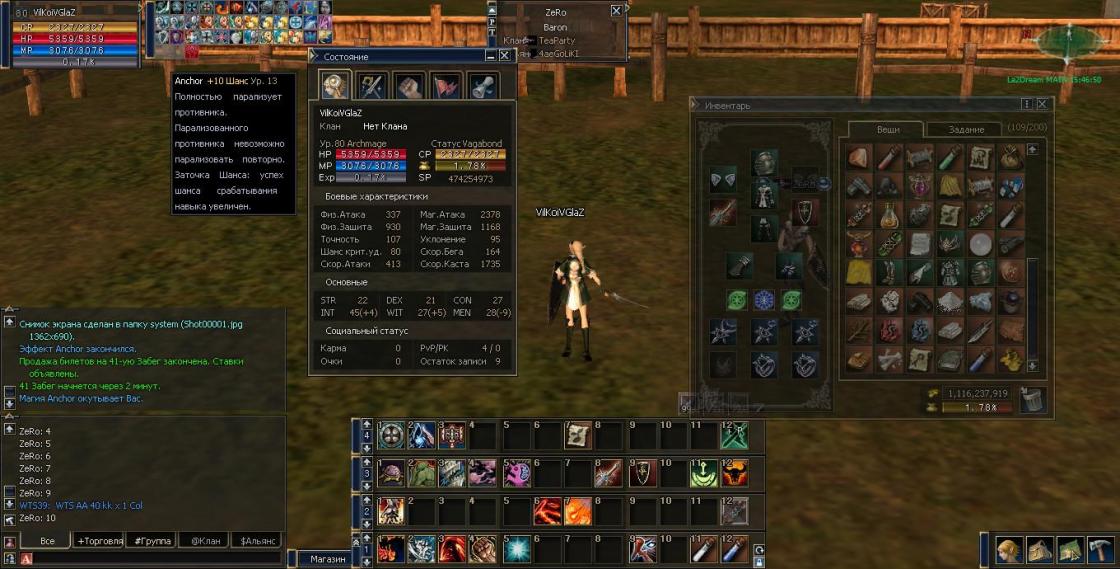
Task: Select the equipped shield slot
Action: coord(801,209)
